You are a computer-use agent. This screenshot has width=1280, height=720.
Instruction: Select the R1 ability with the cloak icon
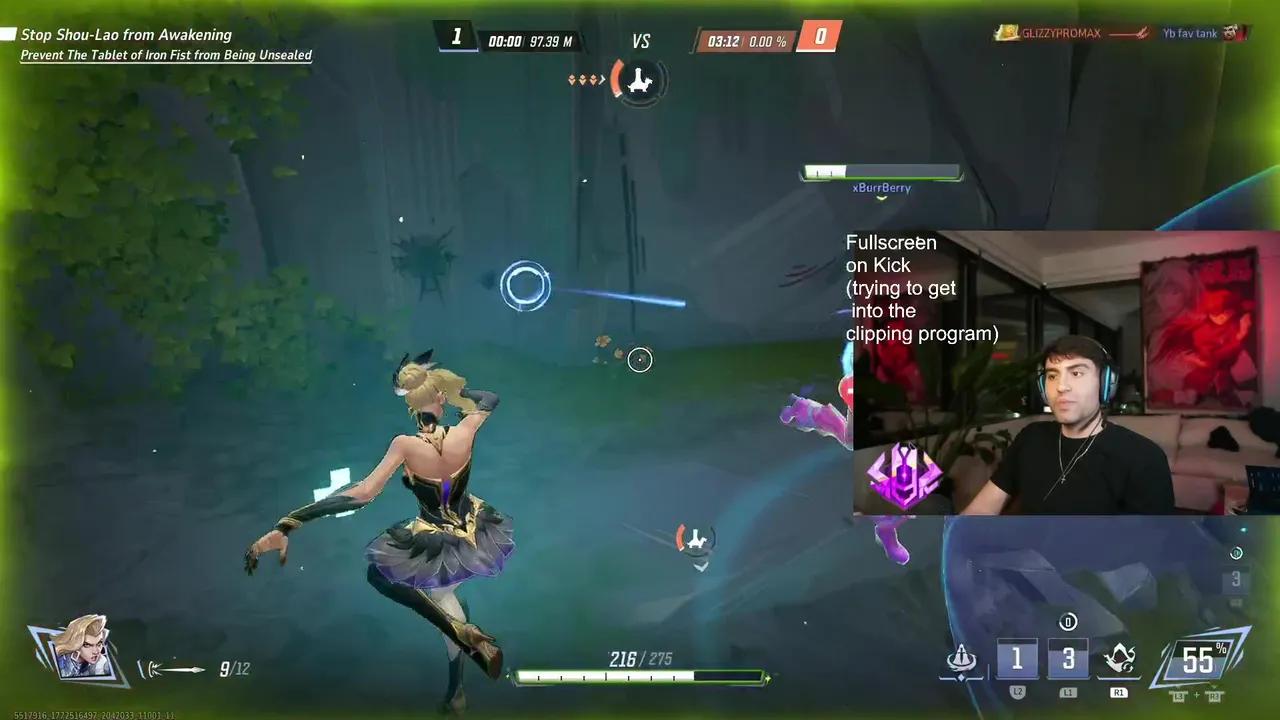(x=1119, y=658)
